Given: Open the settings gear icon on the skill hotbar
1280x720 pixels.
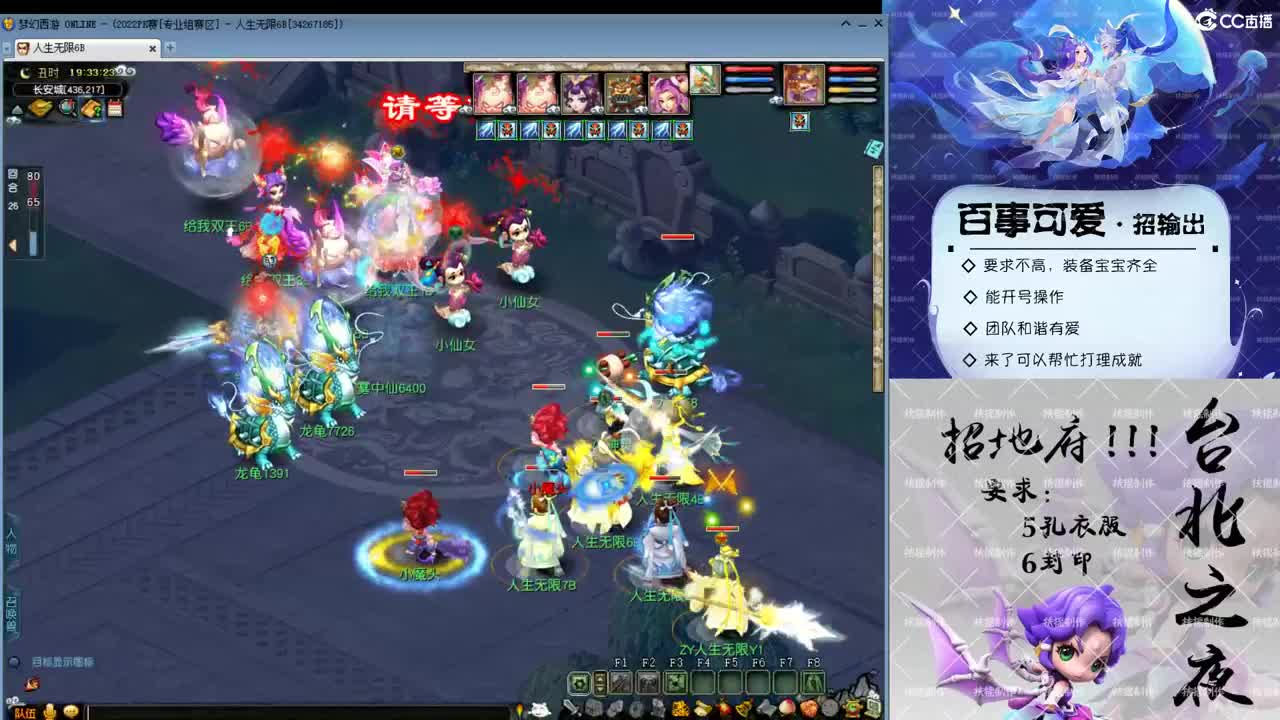Looking at the screenshot, I should pos(578,683).
